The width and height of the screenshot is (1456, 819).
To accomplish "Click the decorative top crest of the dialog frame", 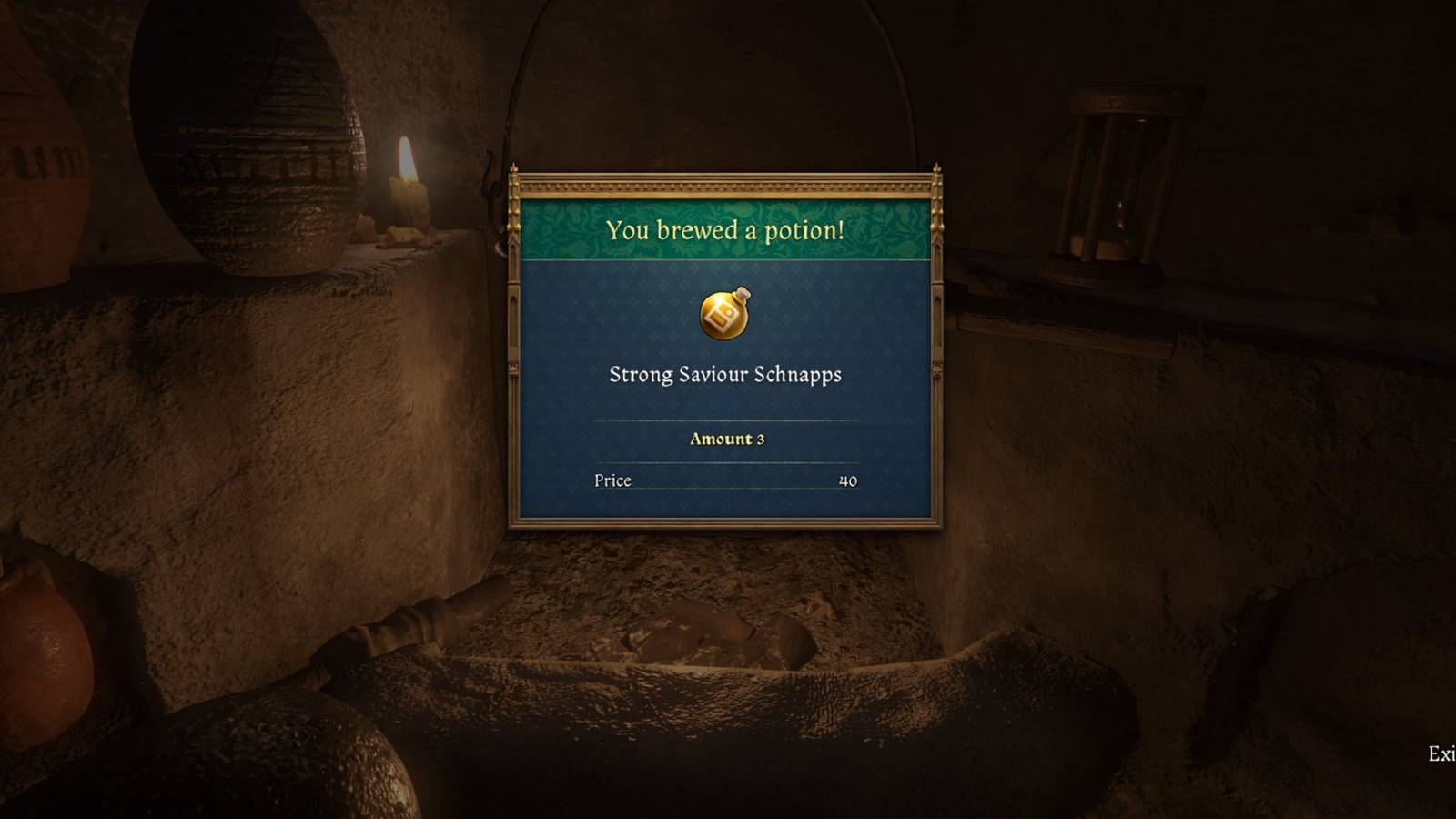I will coord(725,173).
